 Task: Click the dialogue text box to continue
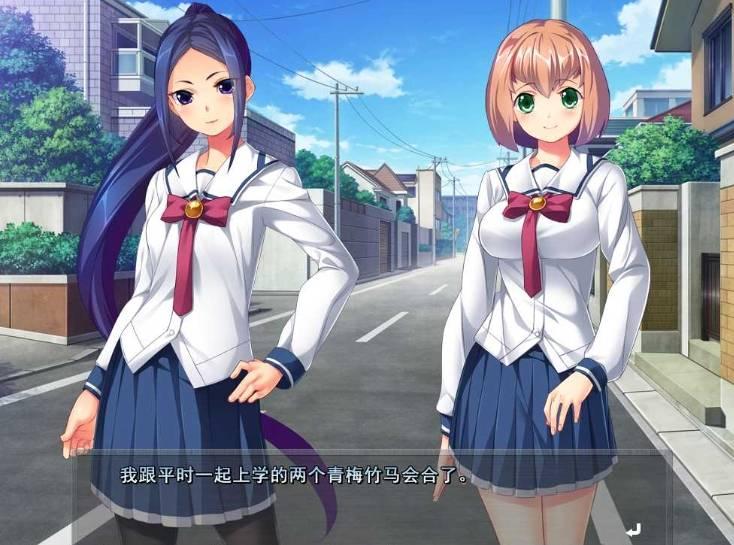[370, 497]
